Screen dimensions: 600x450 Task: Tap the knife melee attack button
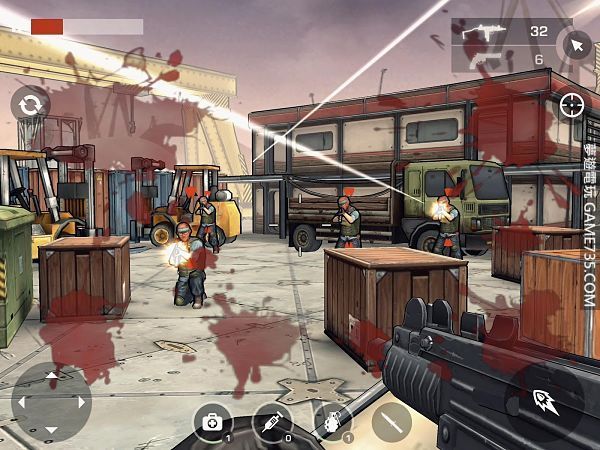point(392,422)
